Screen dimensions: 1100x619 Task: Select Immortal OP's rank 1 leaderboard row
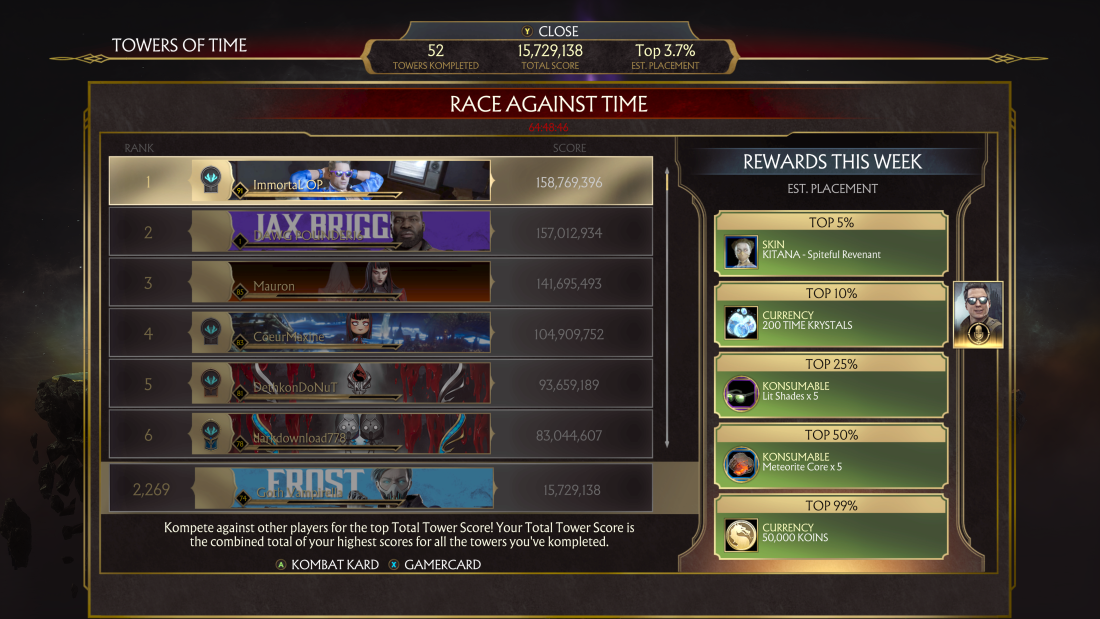pyautogui.click(x=380, y=181)
